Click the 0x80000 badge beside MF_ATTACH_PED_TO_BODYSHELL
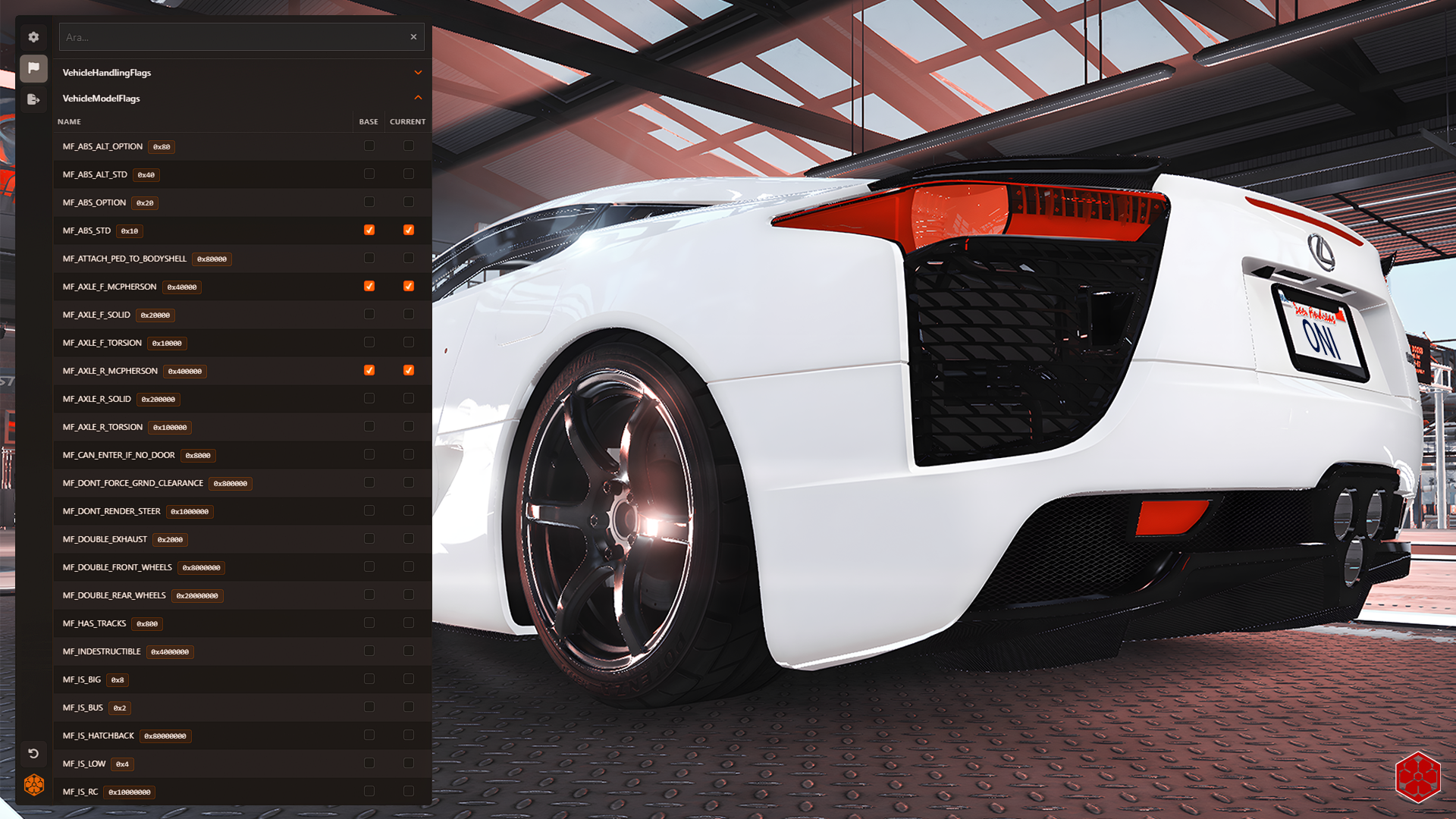Screen dimensions: 1456x819 point(213,259)
